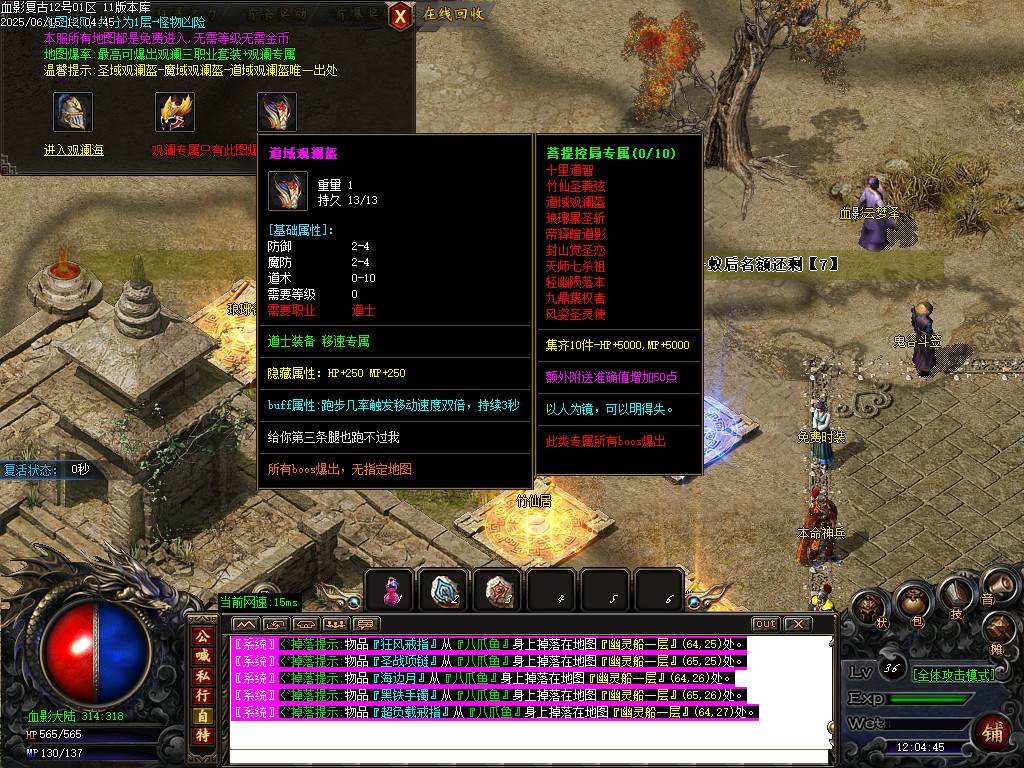Use the blue shield item in hotbar slot 2
The width and height of the screenshot is (1024, 768).
click(443, 590)
